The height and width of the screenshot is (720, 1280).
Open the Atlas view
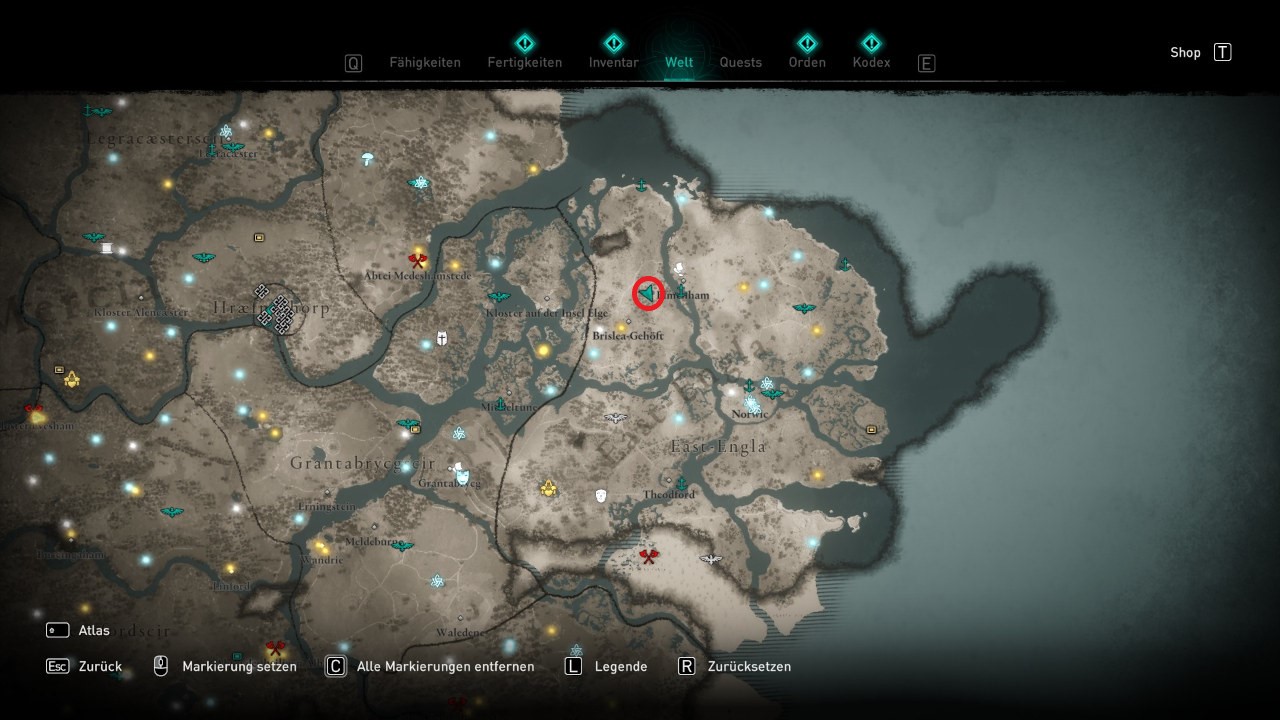pos(94,631)
